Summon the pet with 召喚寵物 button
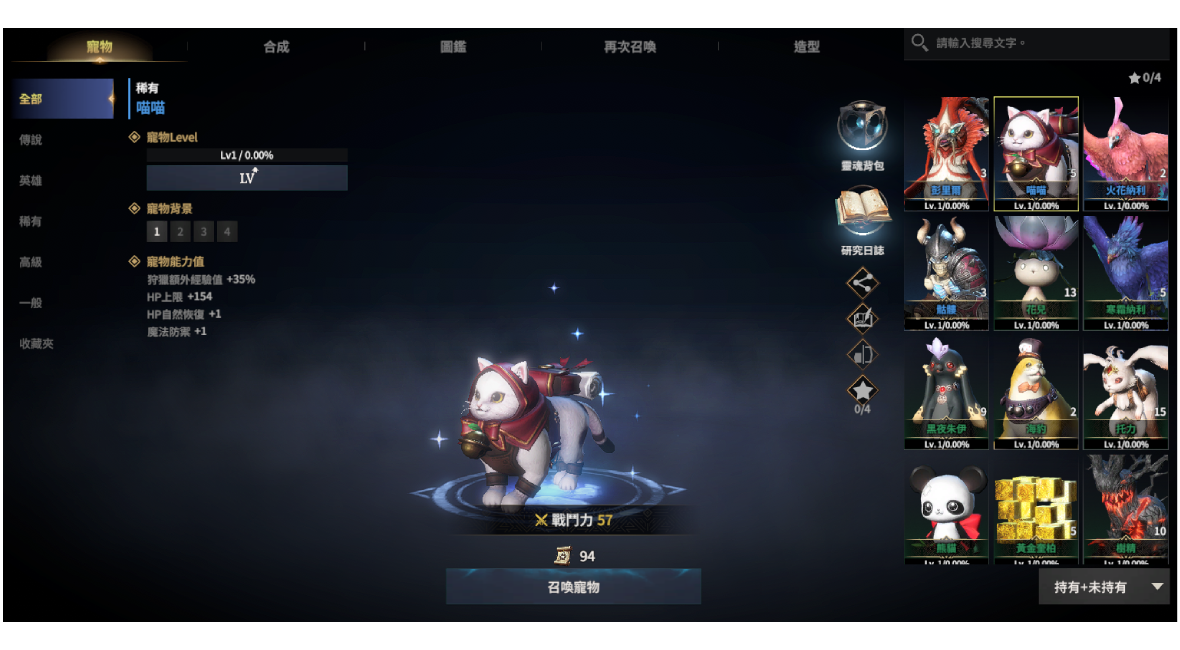 coord(573,587)
